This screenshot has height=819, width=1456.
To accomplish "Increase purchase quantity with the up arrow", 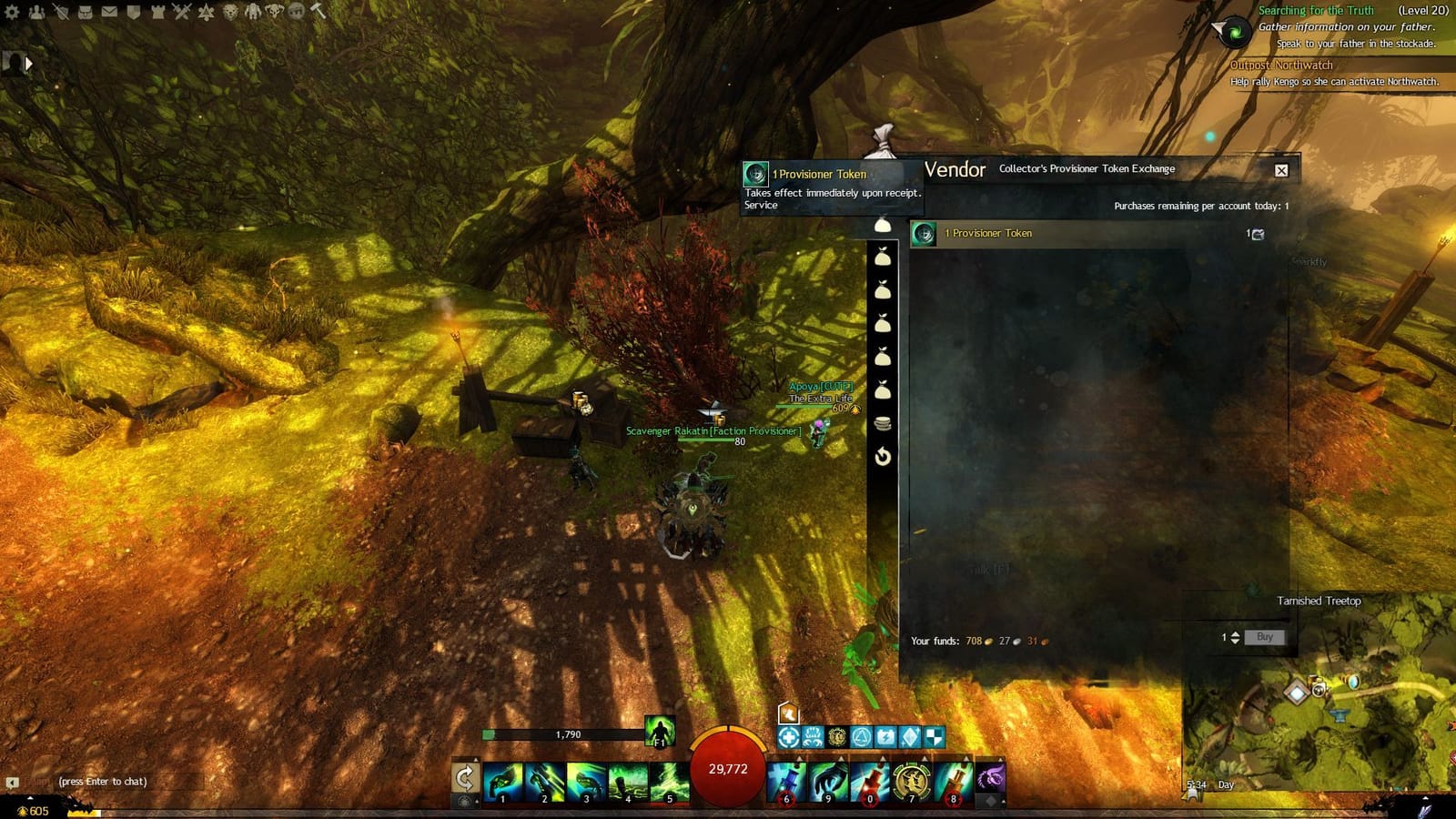I will coord(1238,633).
